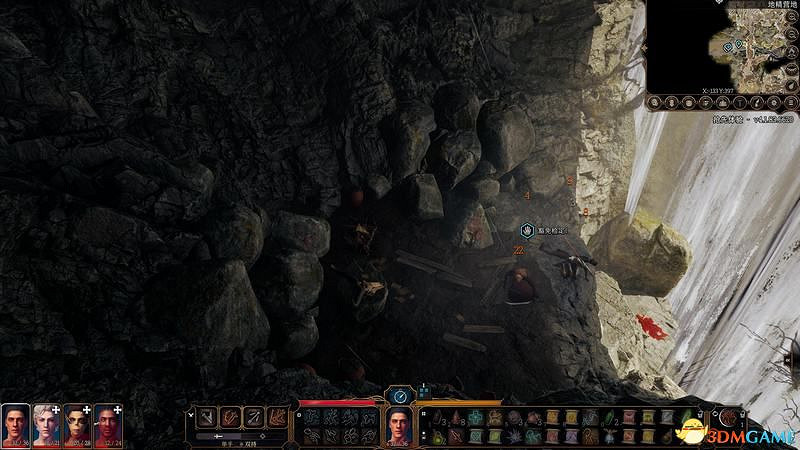800x450 pixels.
Task: Select the white-haired party member portrait
Action: coord(47,424)
